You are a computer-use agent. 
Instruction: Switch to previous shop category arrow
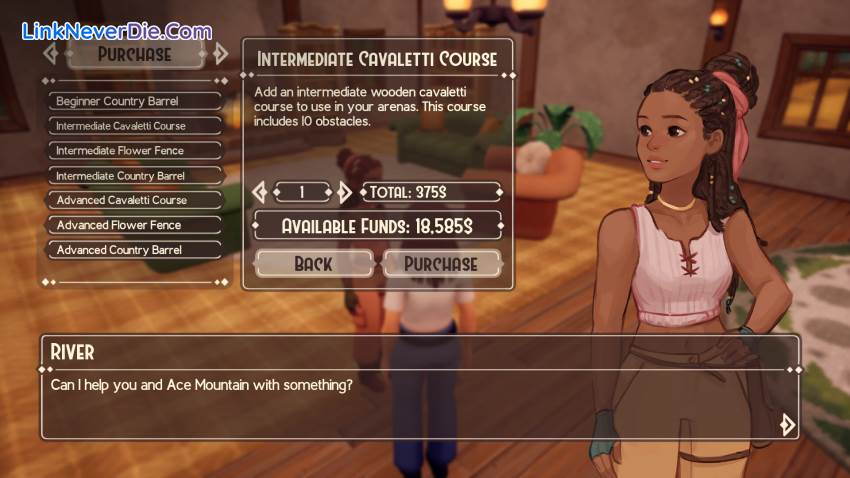(51, 53)
